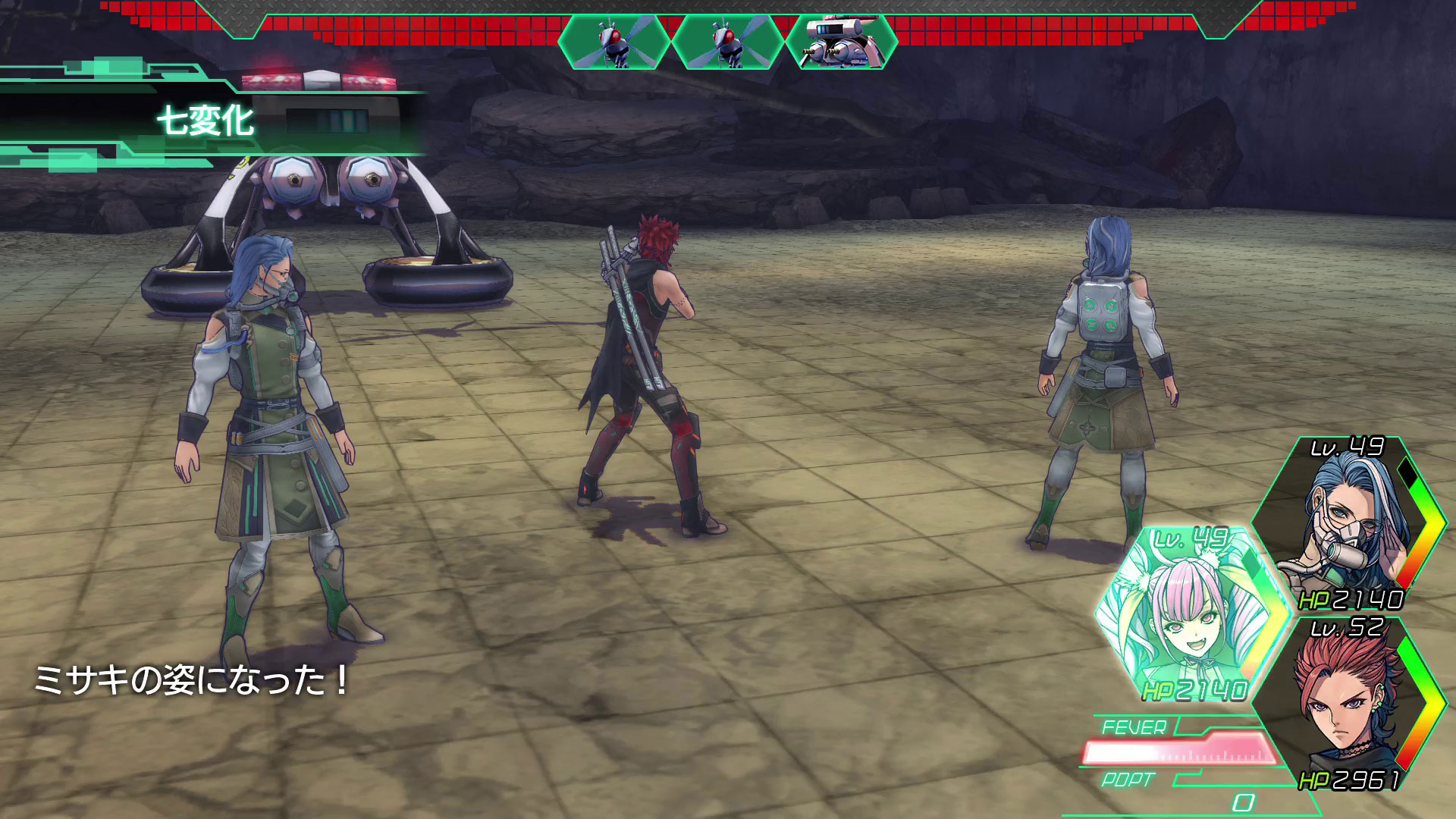
Task: Select the hovering robot turn-order icon
Action: coord(841,42)
